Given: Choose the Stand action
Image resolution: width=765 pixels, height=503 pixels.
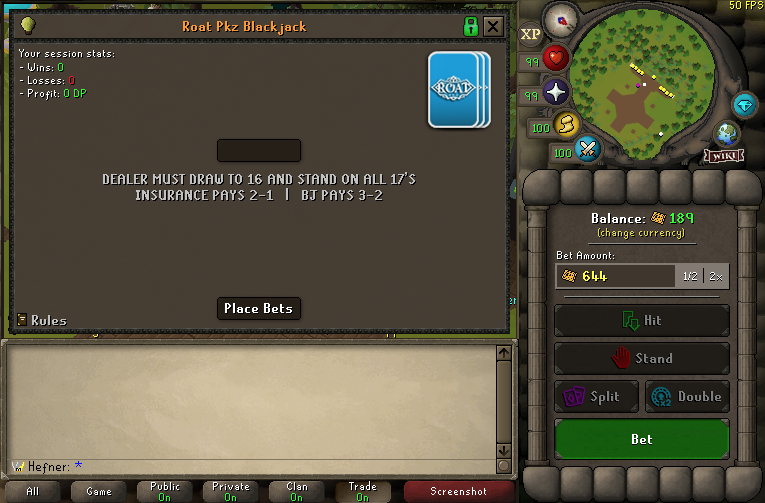Looking at the screenshot, I should 642,358.
